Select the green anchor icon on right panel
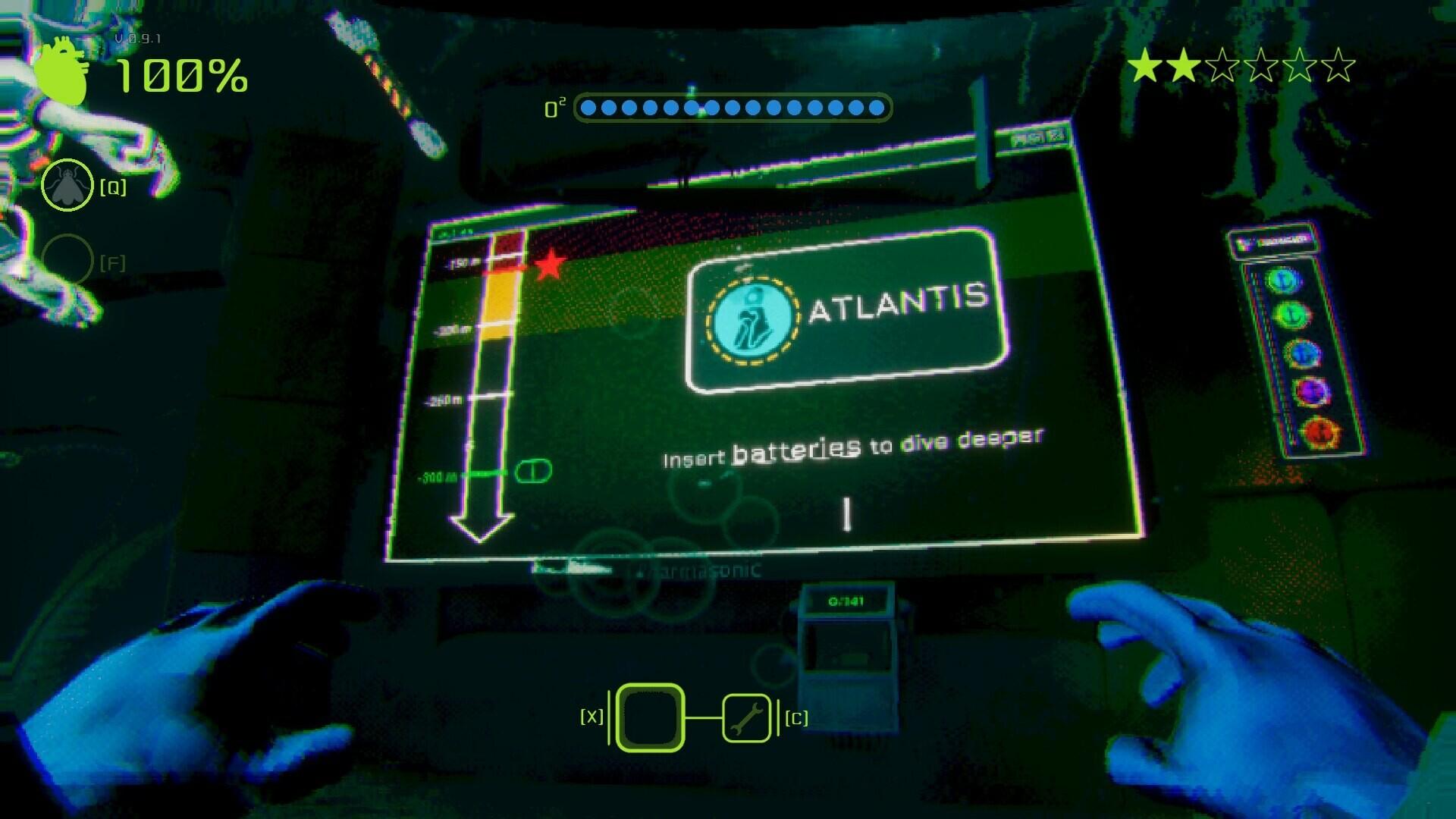The image size is (1456, 819). (x=1291, y=315)
